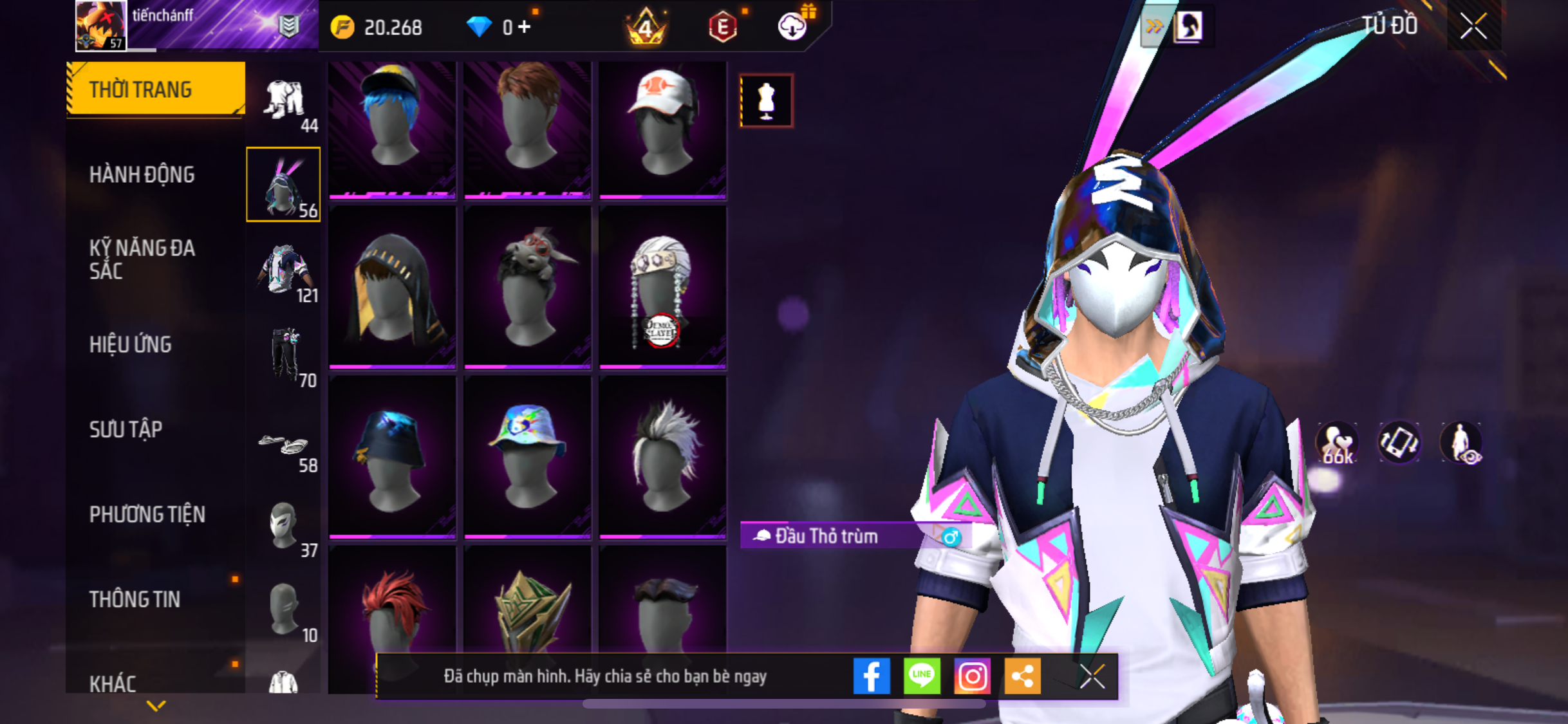
Task: Open the HIỆU ỨNG category
Action: pyautogui.click(x=131, y=344)
